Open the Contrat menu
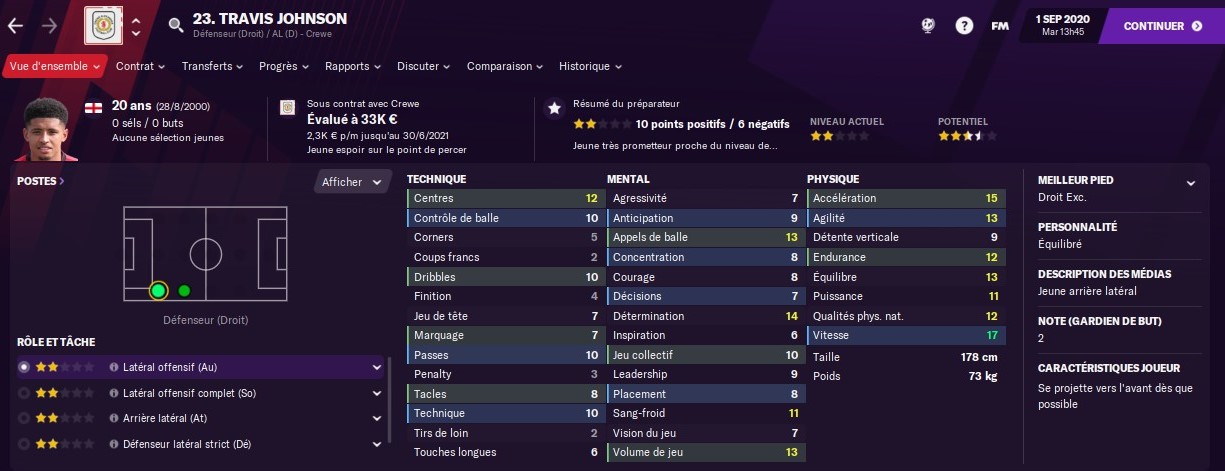Image resolution: width=1225 pixels, height=471 pixels. click(141, 66)
